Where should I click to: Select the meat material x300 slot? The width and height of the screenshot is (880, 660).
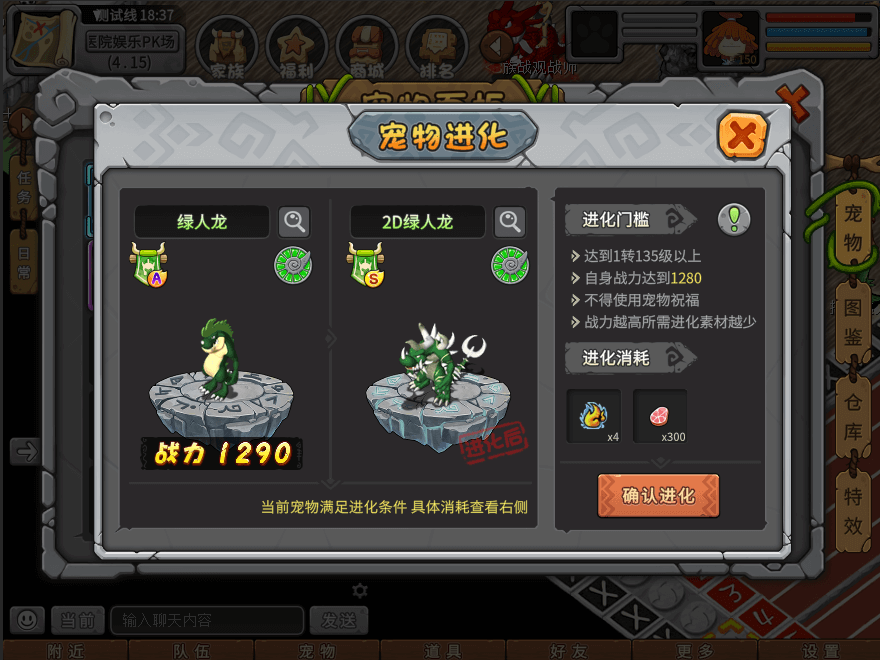click(660, 415)
